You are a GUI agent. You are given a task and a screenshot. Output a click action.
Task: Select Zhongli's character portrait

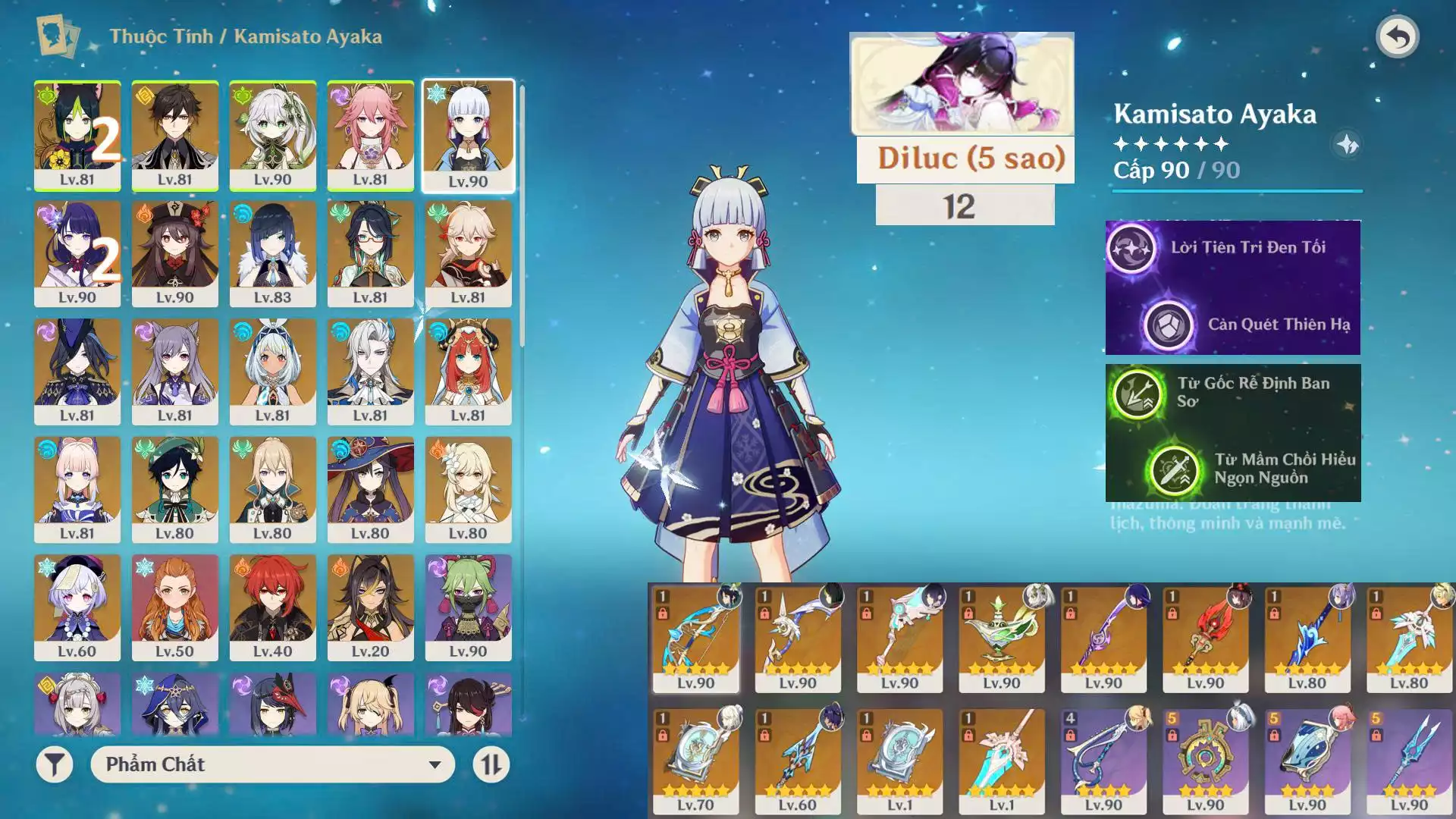pos(174,135)
